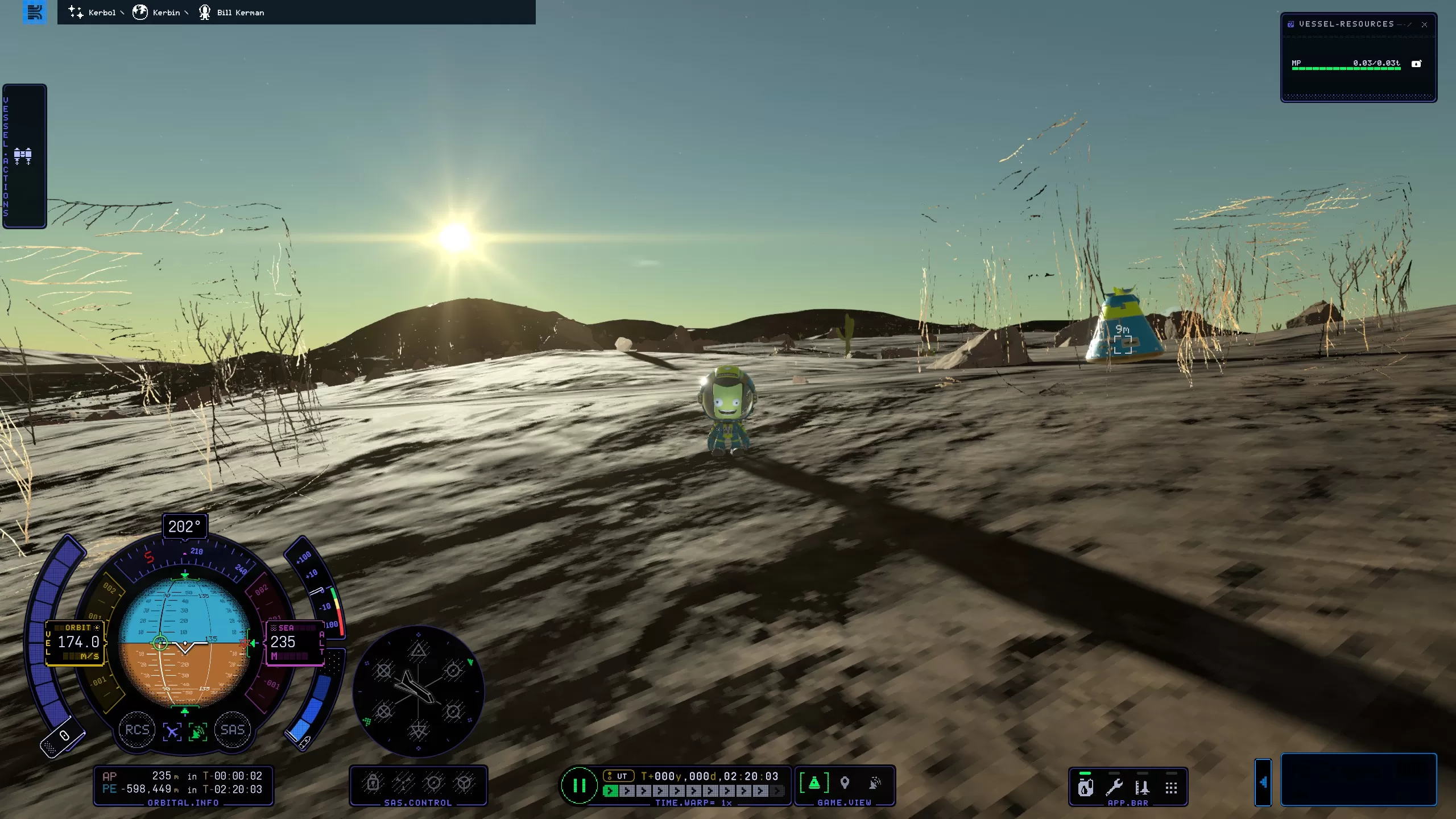
Task: Open the resource manager app with the fuel canister icon
Action: (1085, 788)
